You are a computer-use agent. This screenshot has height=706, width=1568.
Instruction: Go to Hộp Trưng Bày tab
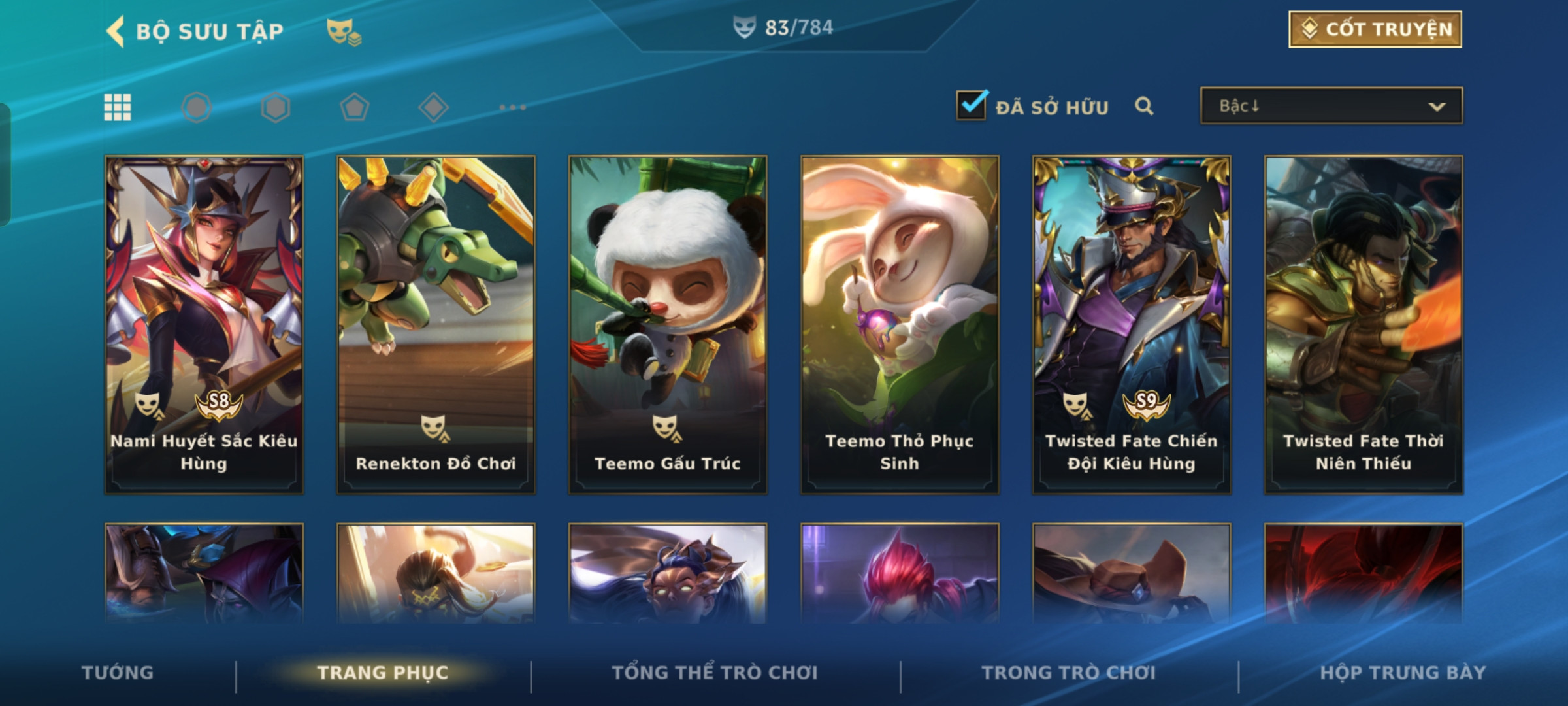tap(1403, 673)
